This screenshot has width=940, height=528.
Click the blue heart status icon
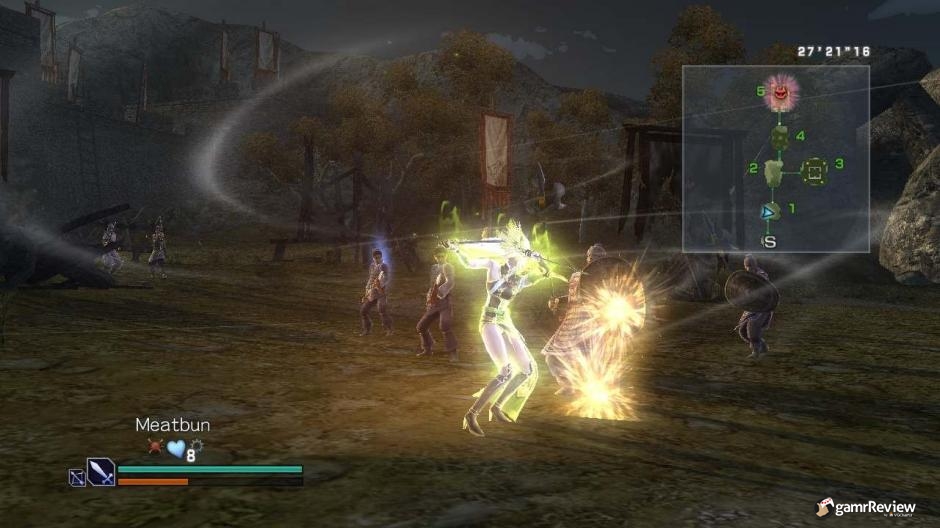pos(175,449)
